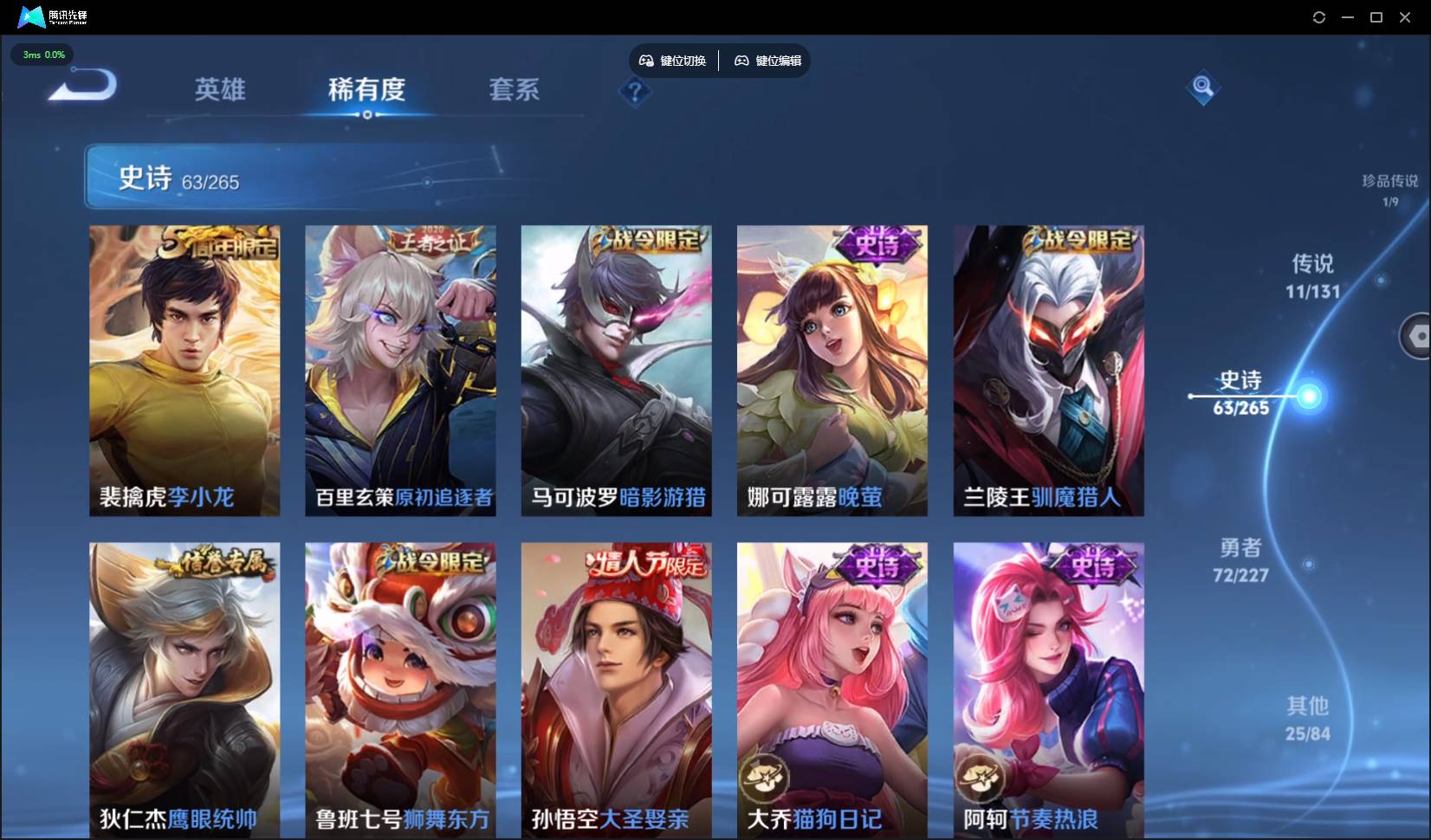
Task: Open the question mark help icon
Action: click(635, 92)
